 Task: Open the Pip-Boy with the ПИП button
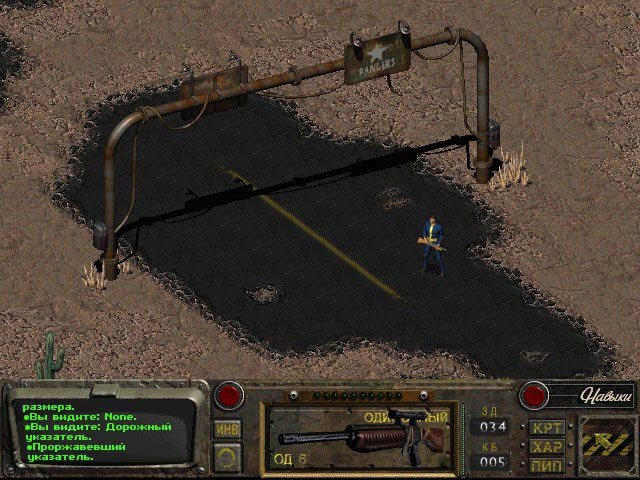547,464
